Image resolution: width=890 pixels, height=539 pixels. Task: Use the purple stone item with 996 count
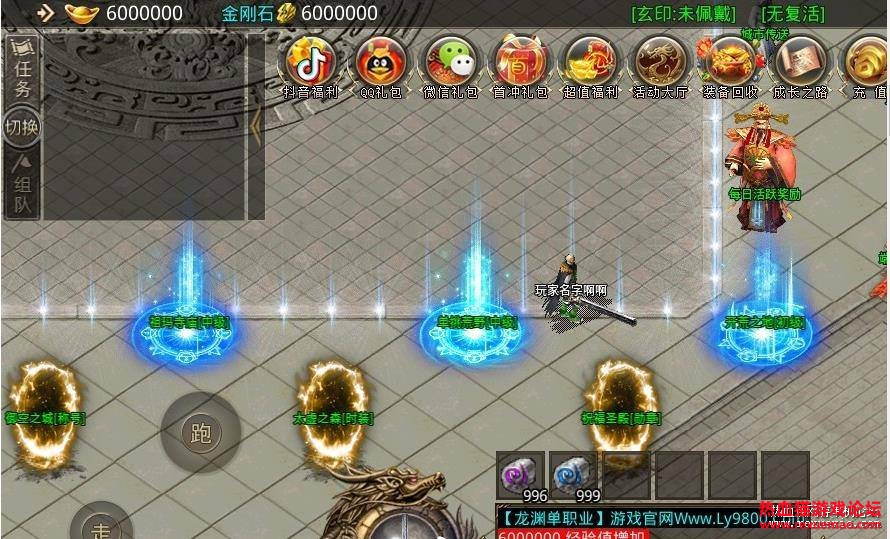521,473
